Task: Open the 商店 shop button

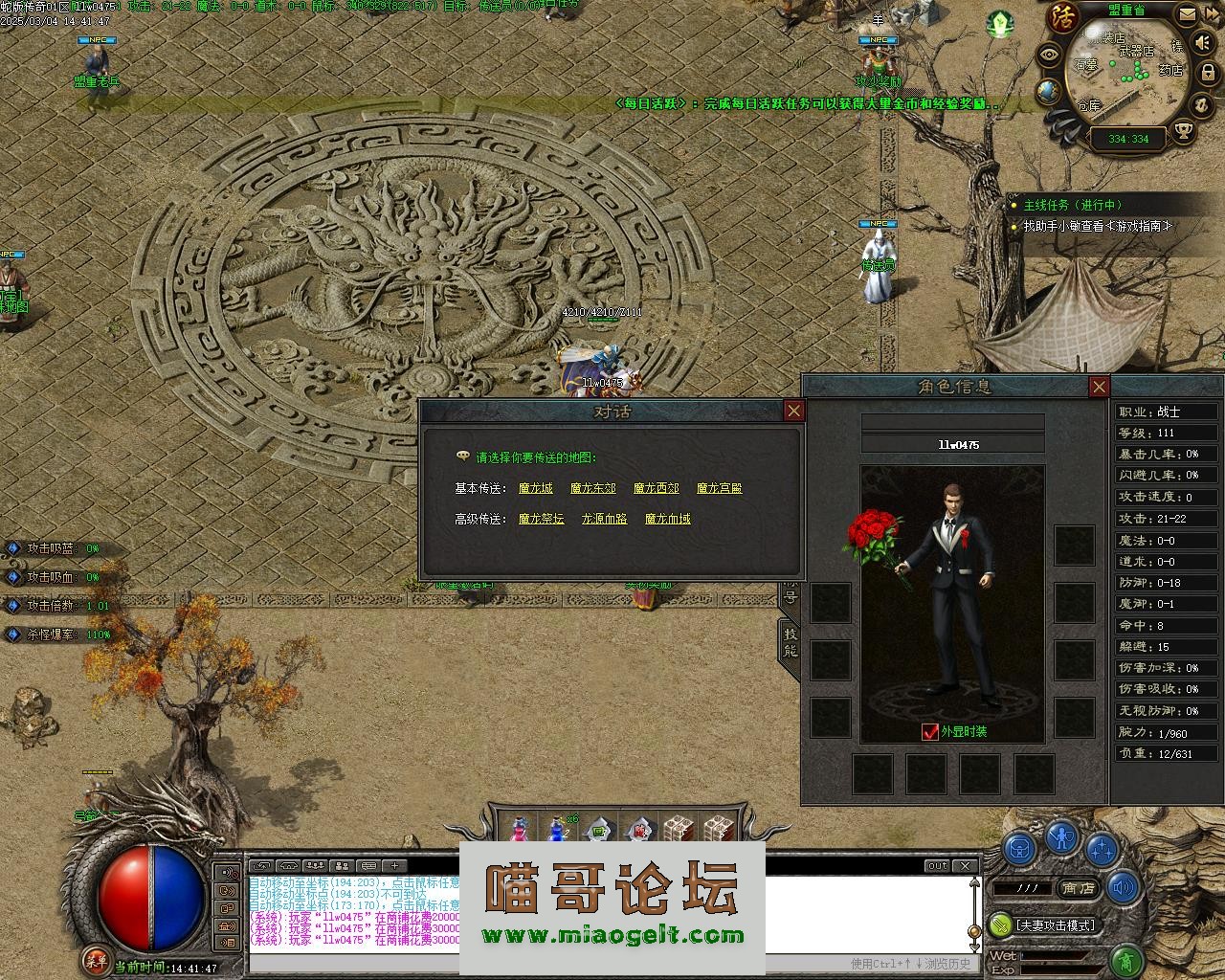Action: [x=1079, y=888]
